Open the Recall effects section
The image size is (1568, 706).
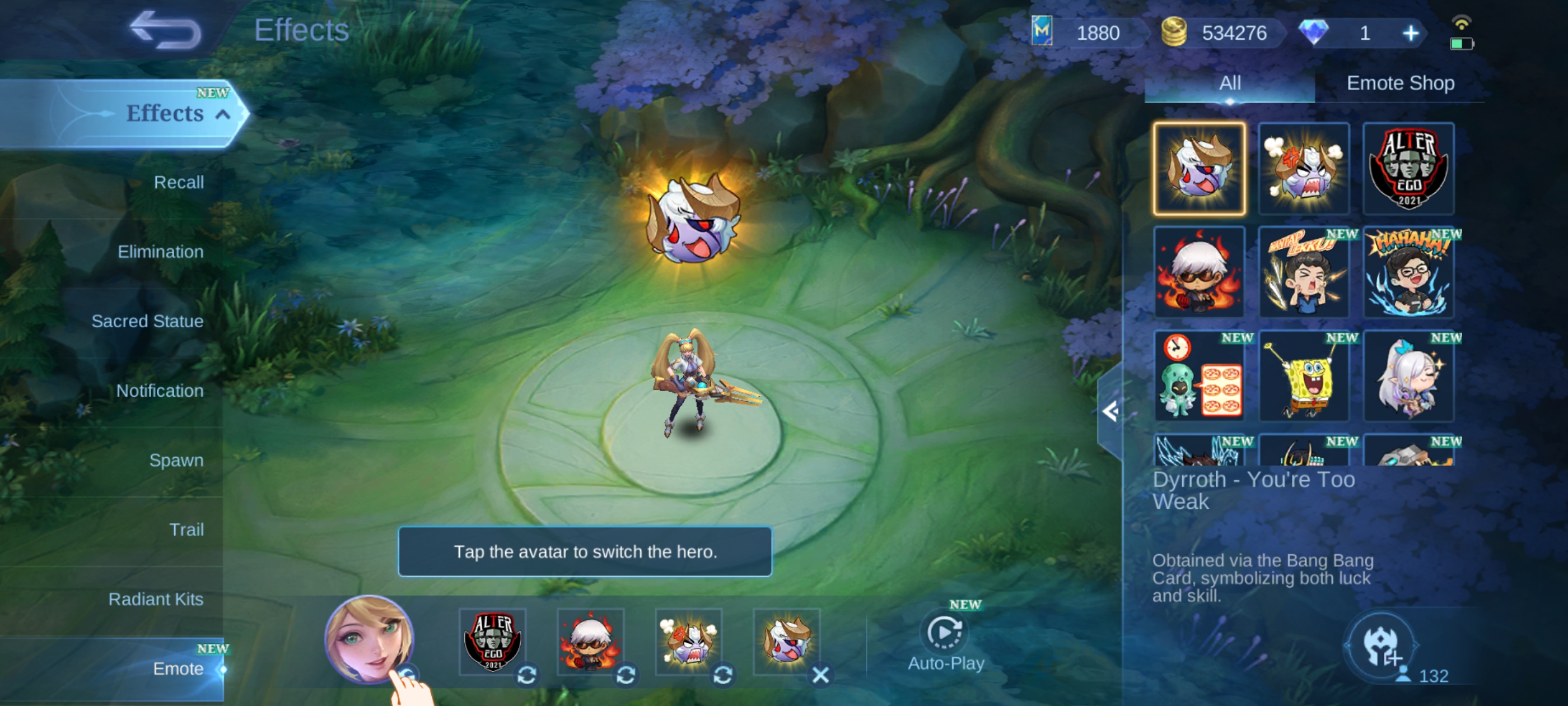178,182
